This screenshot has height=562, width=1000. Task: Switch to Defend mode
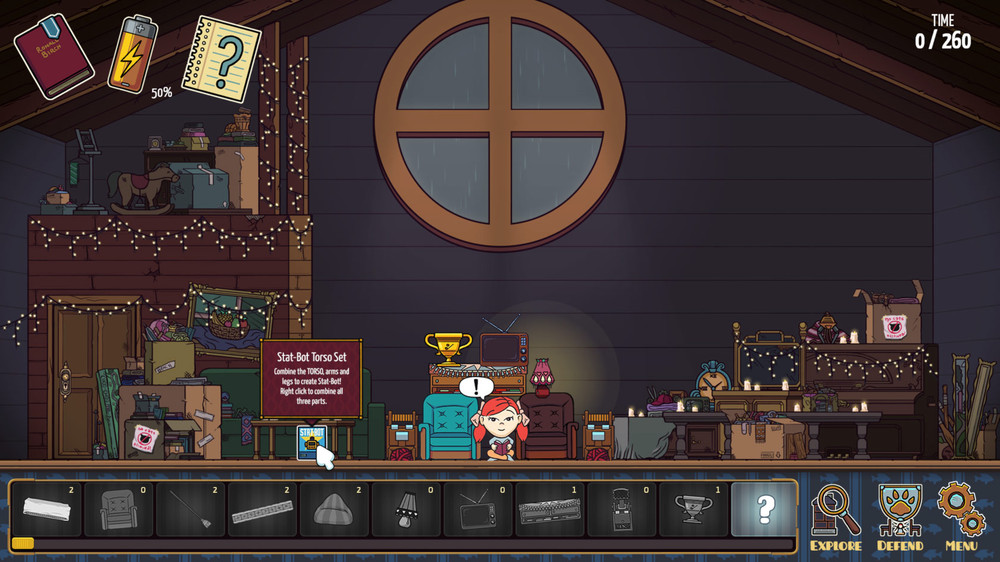[x=899, y=516]
